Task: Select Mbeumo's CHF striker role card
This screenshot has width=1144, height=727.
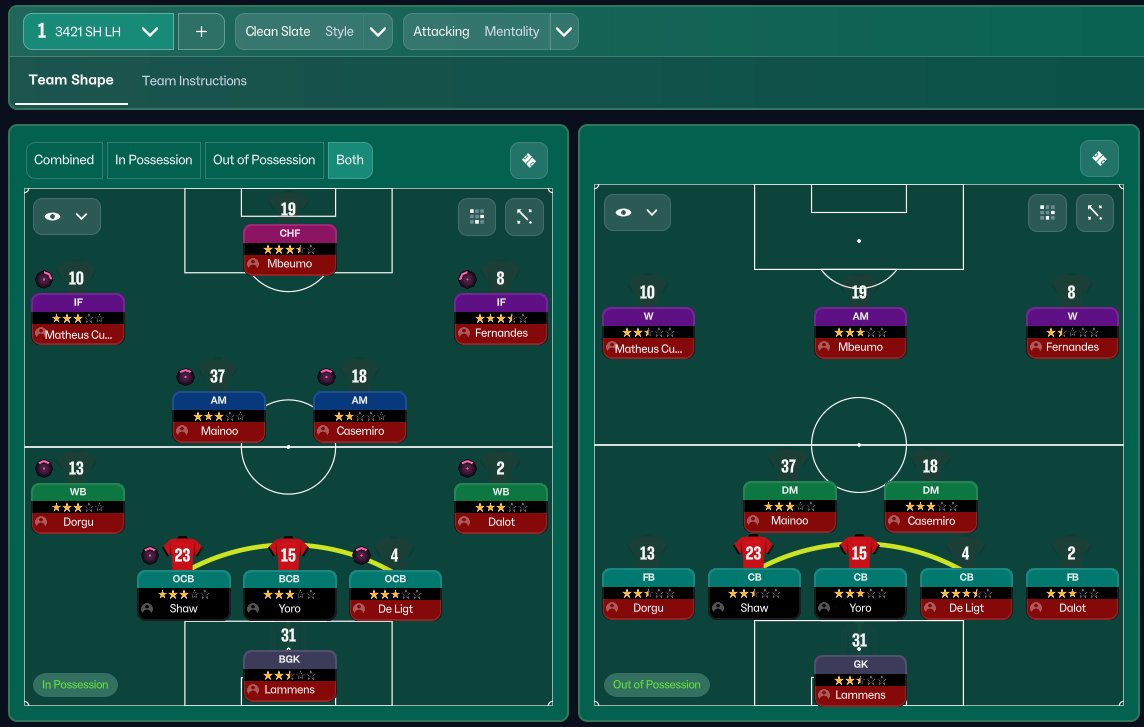Action: click(289, 249)
